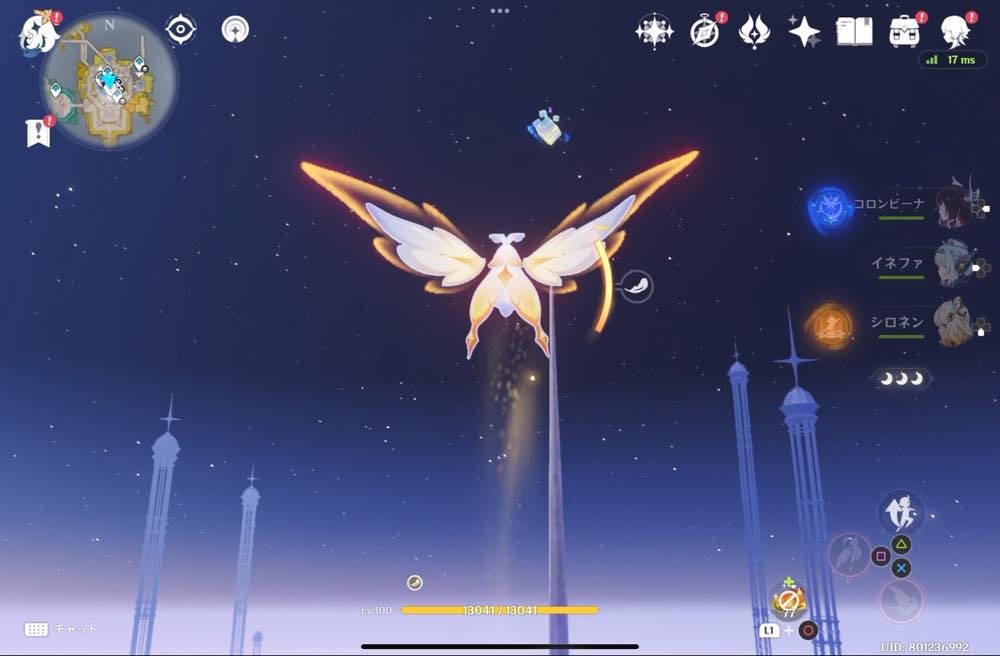Switch to party member イネファ
This screenshot has height=656, width=1000.
[x=953, y=263]
